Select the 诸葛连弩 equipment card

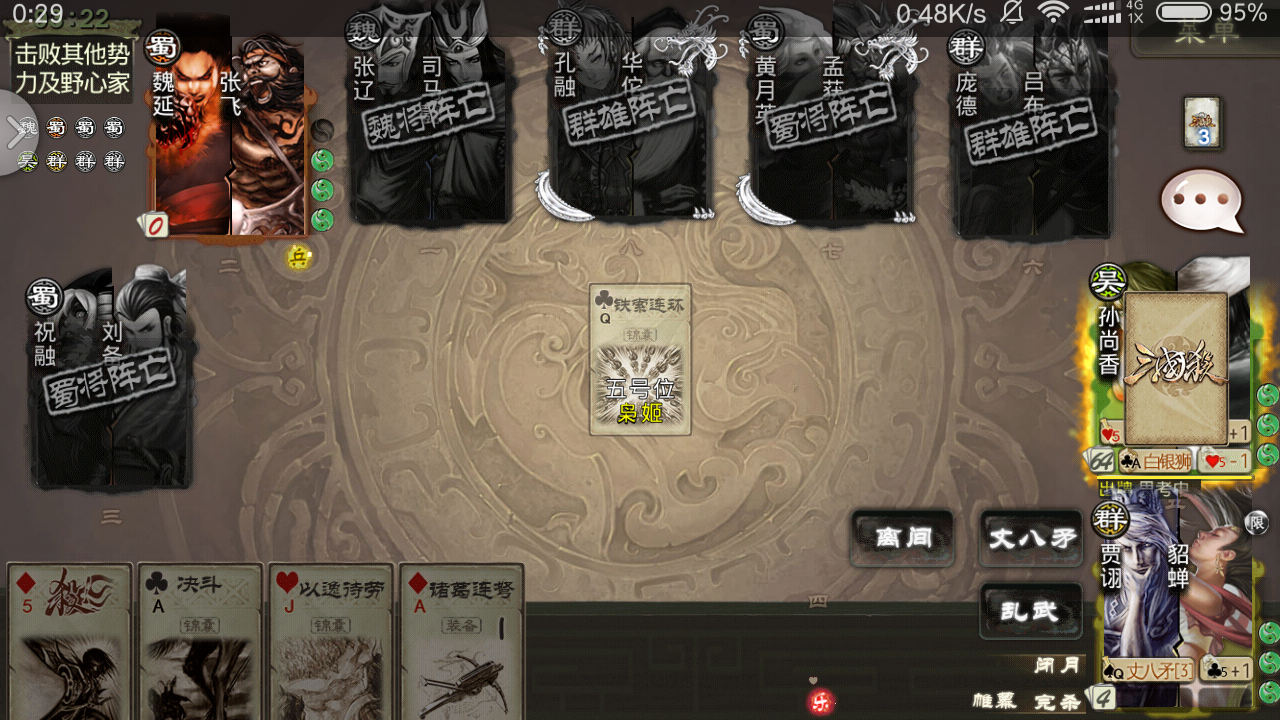tap(462, 642)
